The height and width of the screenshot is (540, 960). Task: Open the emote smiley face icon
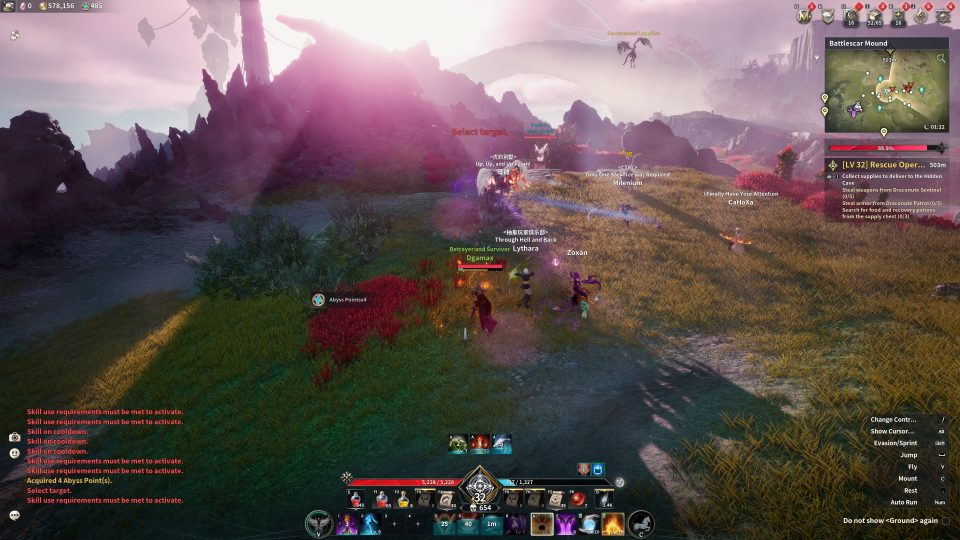(x=15, y=452)
